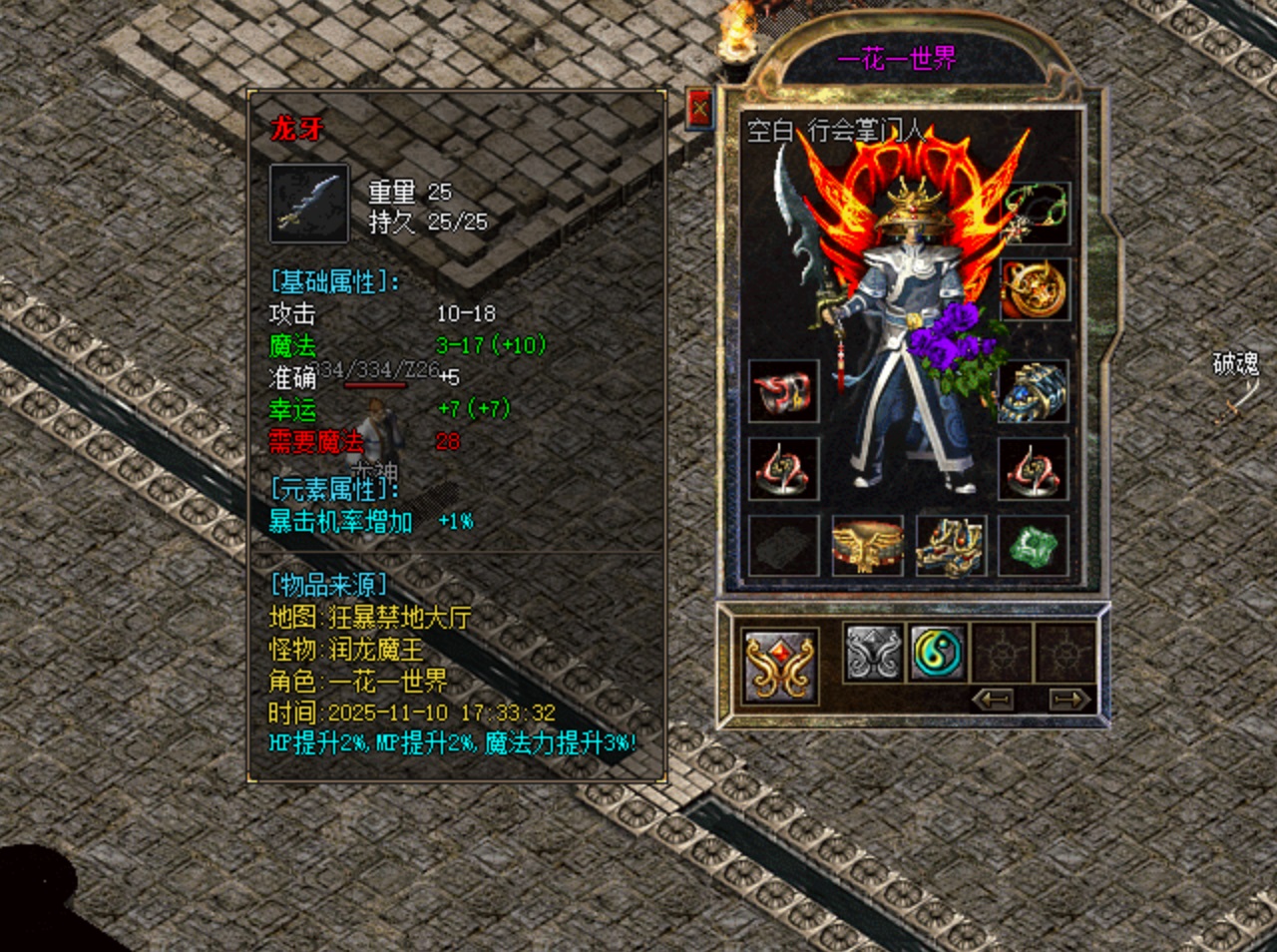Click the boots equipment slot

click(951, 544)
